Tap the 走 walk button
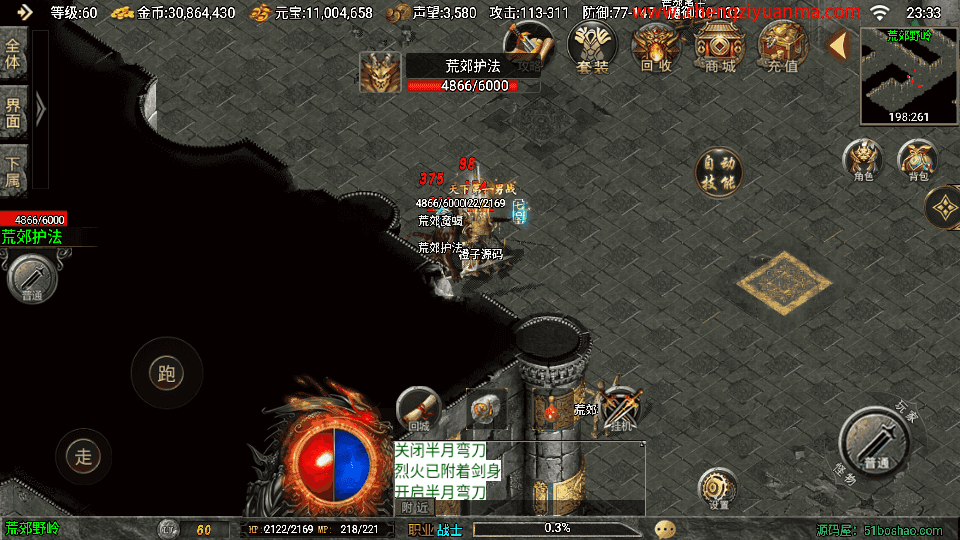 (83, 456)
